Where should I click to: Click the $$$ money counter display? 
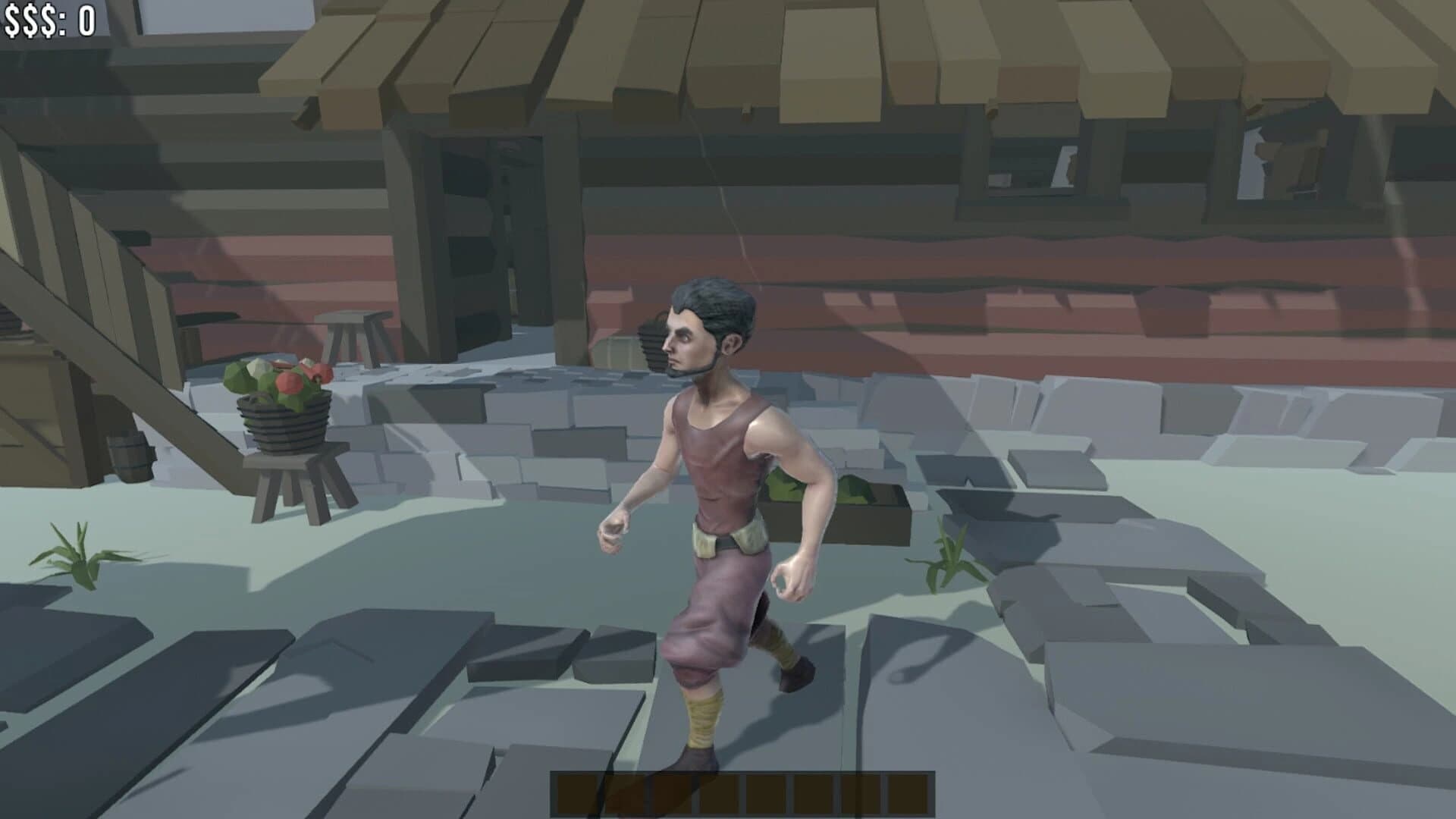coord(49,19)
